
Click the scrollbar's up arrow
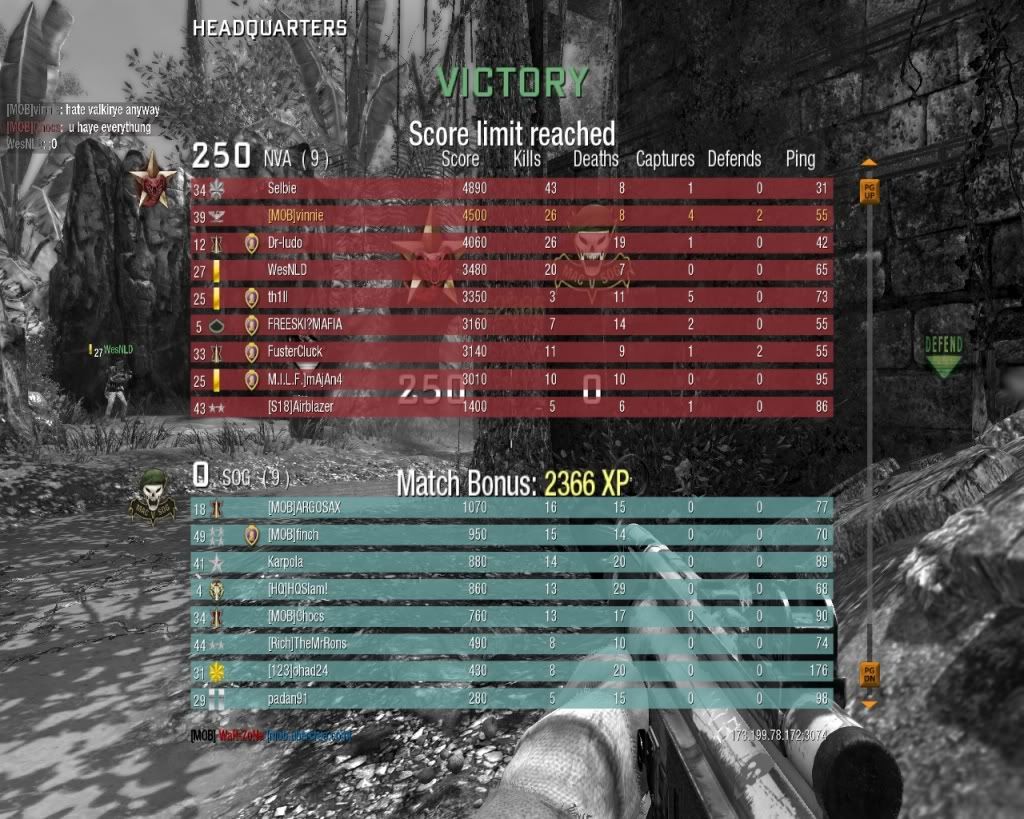(x=868, y=162)
